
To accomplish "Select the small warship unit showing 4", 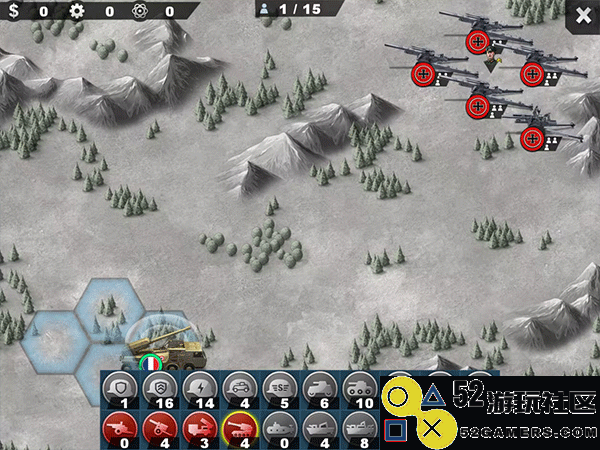I will pyautogui.click(x=317, y=426).
